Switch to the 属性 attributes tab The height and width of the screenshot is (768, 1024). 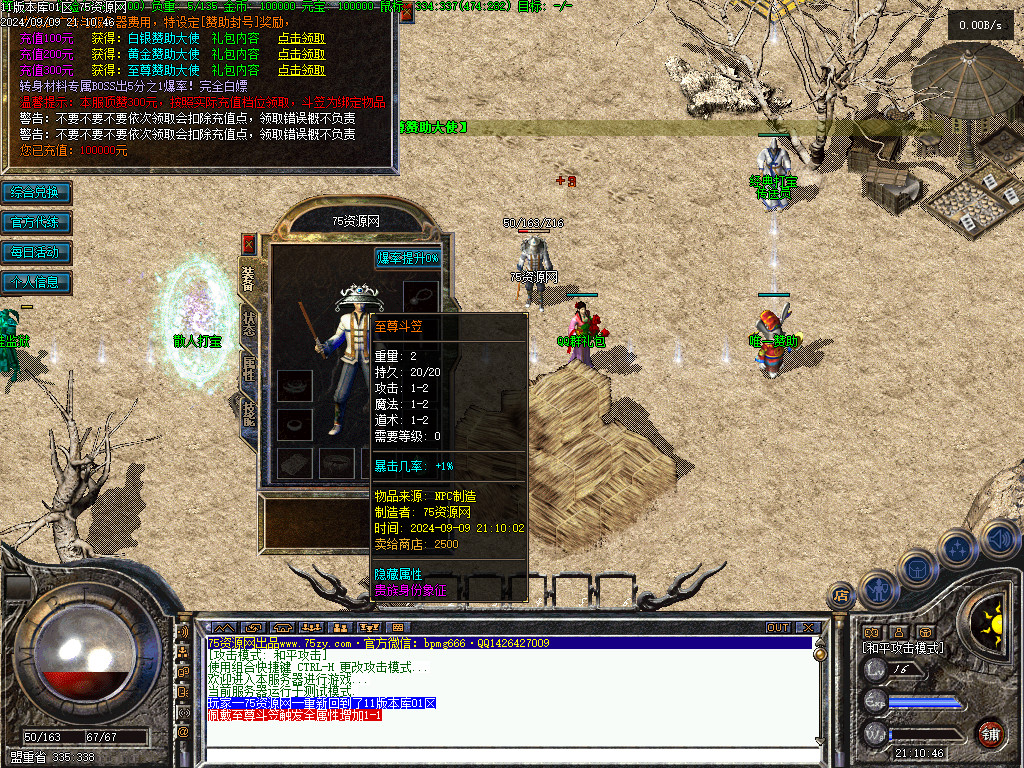click(249, 368)
